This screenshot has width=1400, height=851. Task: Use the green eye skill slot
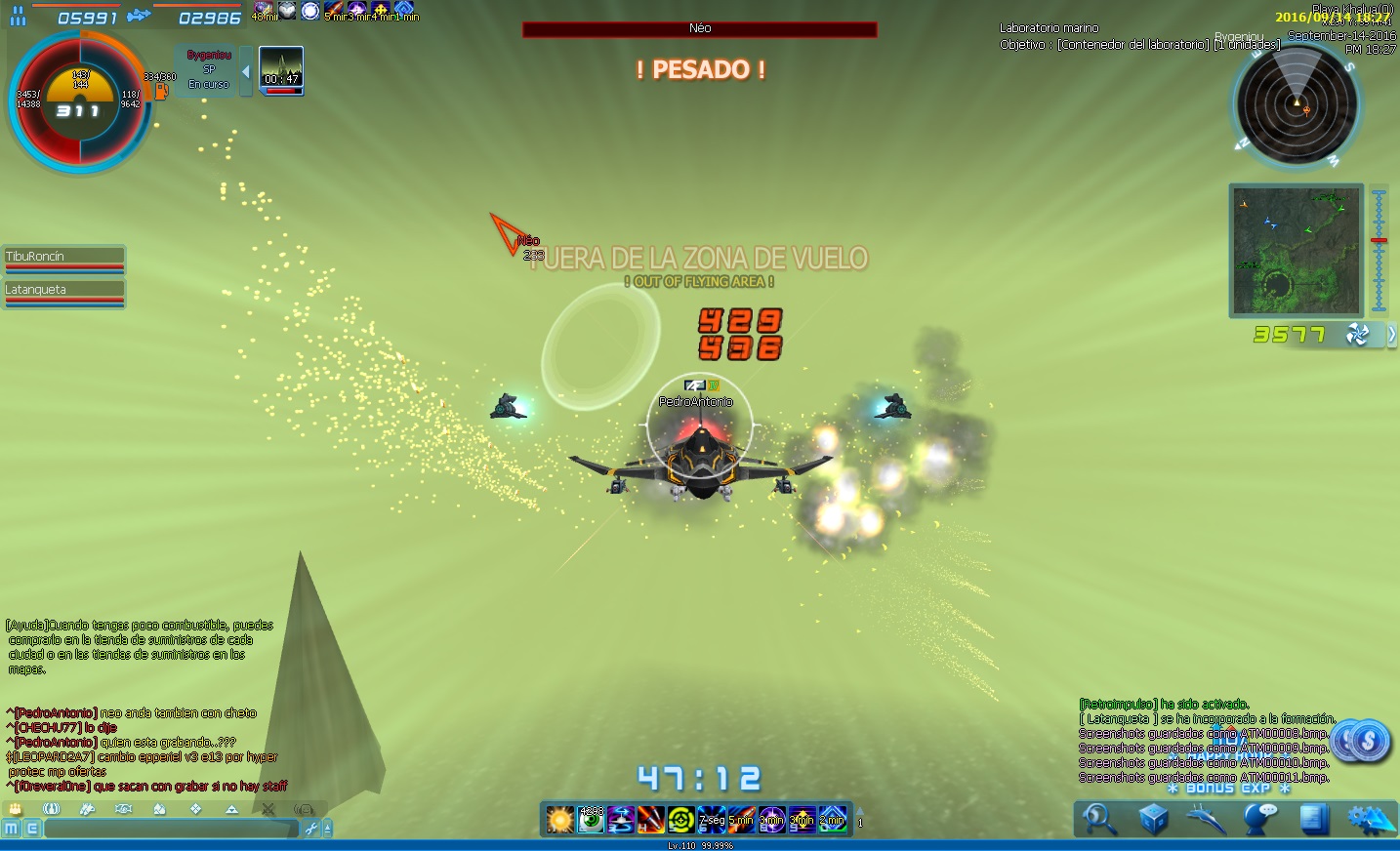(x=591, y=820)
